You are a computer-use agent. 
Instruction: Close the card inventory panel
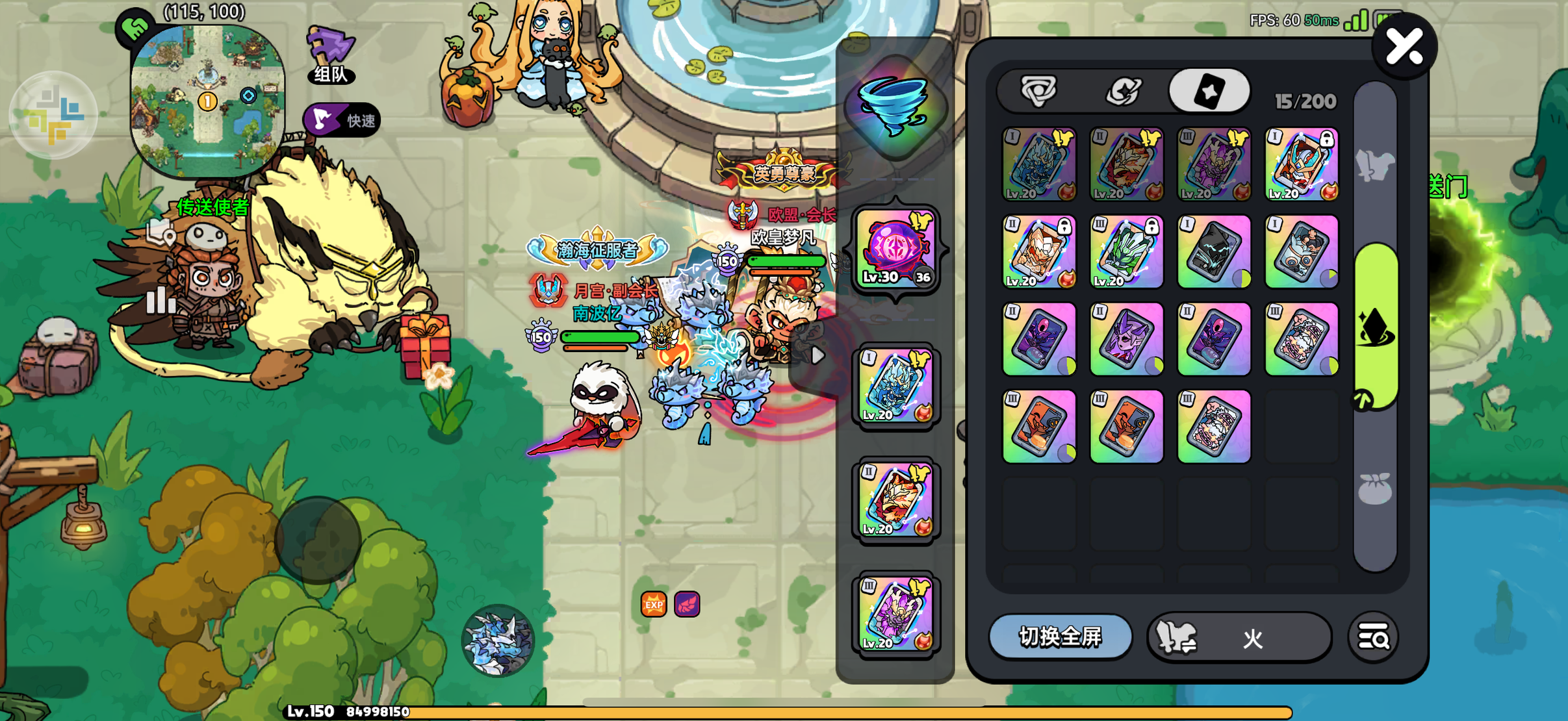1404,47
